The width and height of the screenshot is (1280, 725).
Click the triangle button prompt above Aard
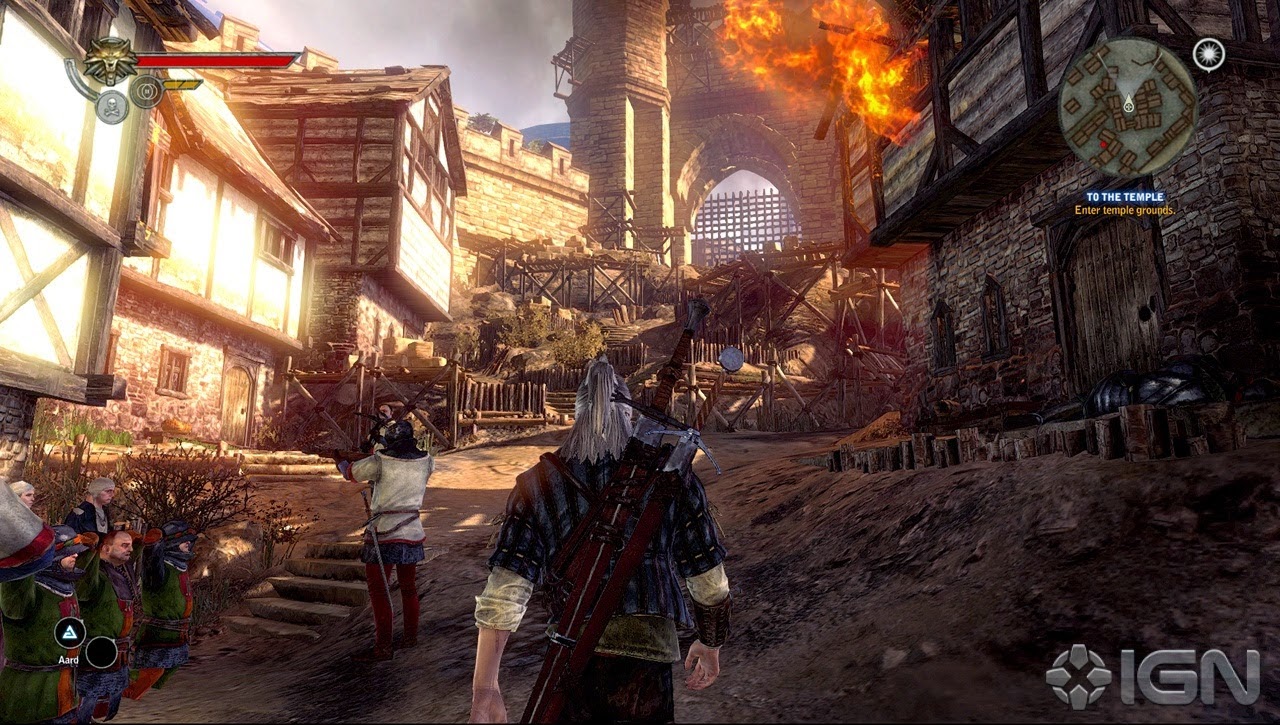(x=69, y=631)
